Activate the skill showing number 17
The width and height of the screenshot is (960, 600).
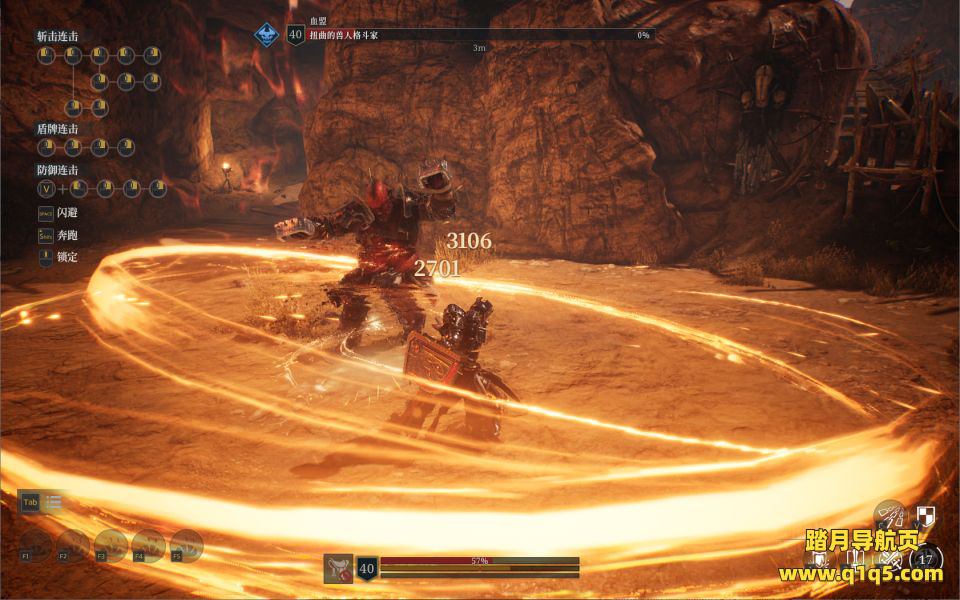tap(927, 558)
